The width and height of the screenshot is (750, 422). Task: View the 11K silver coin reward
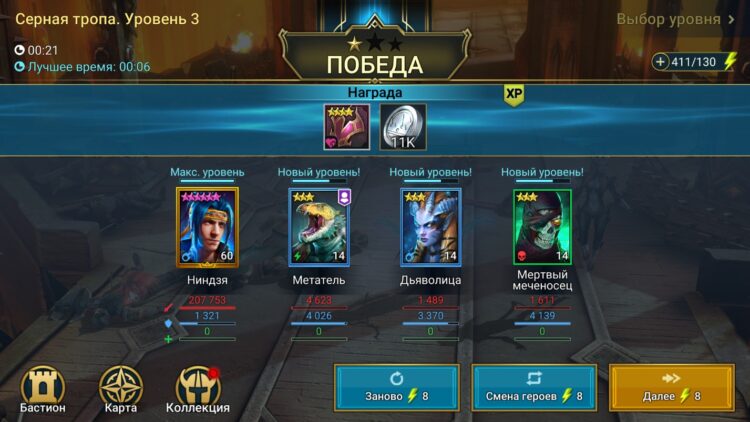click(x=403, y=127)
